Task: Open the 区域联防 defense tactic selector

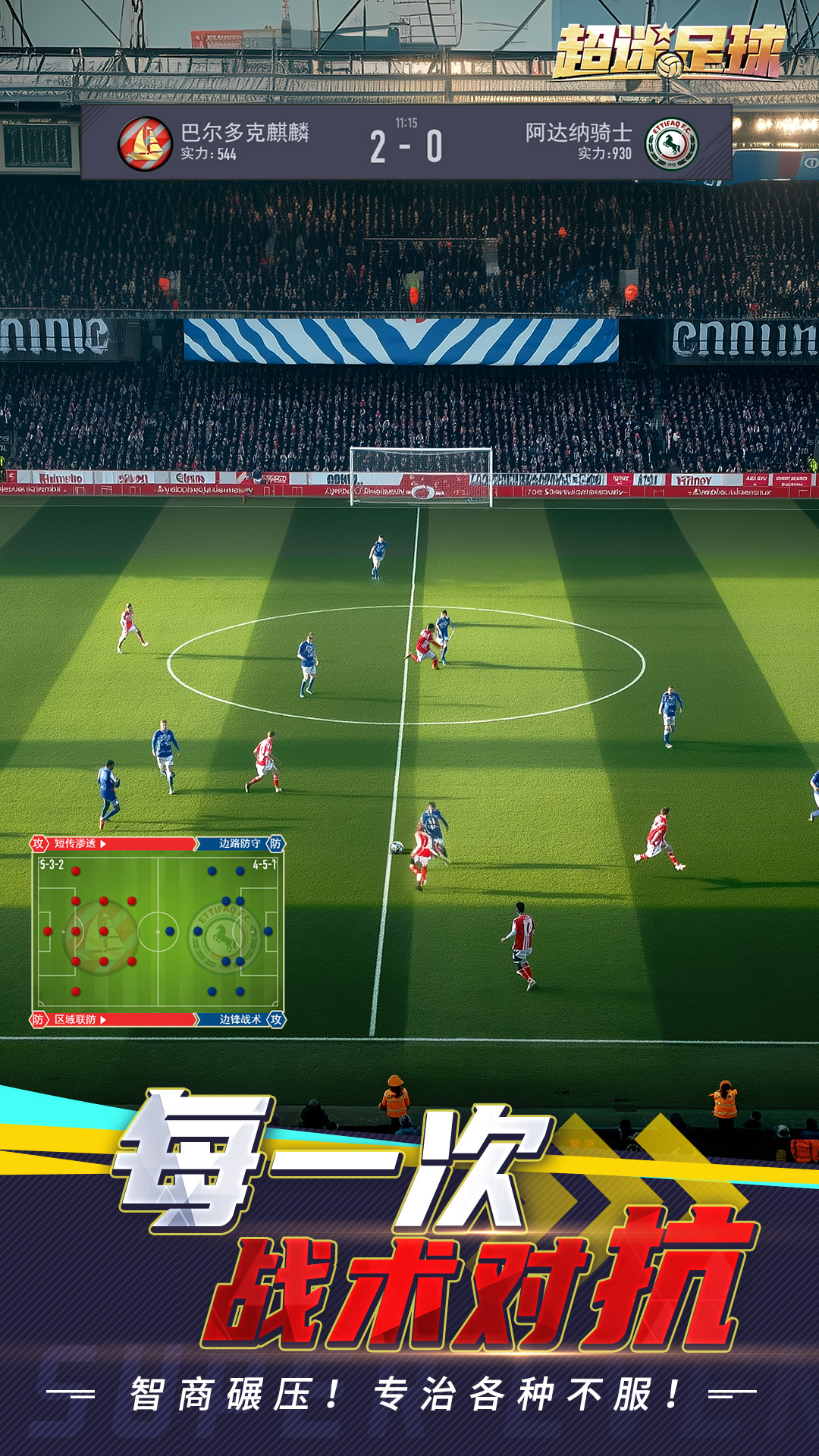Action: click(x=80, y=1019)
